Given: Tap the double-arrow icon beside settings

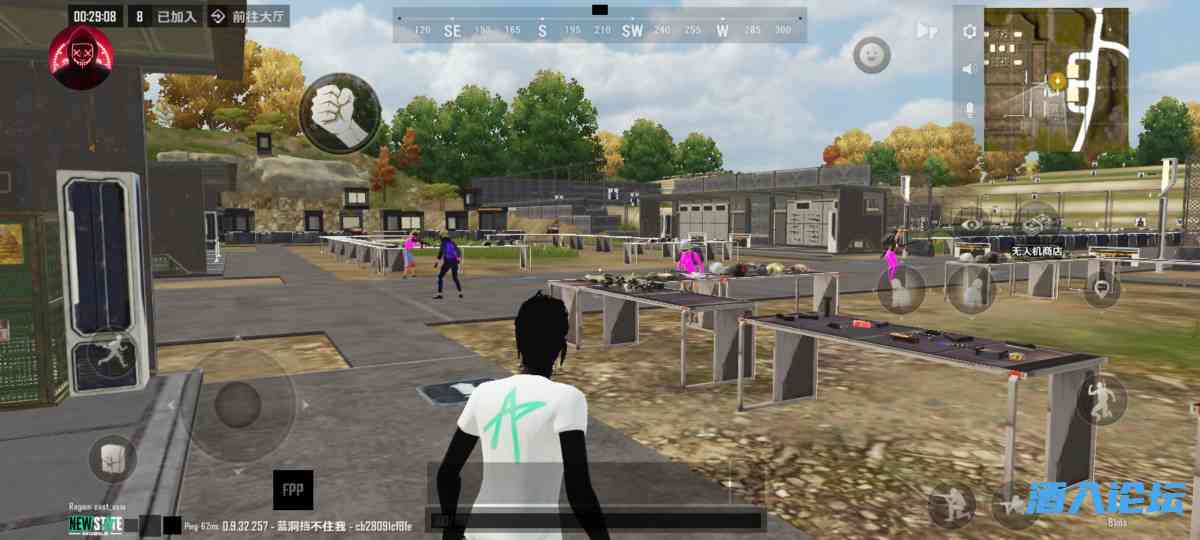Looking at the screenshot, I should pyautogui.click(x=927, y=31).
